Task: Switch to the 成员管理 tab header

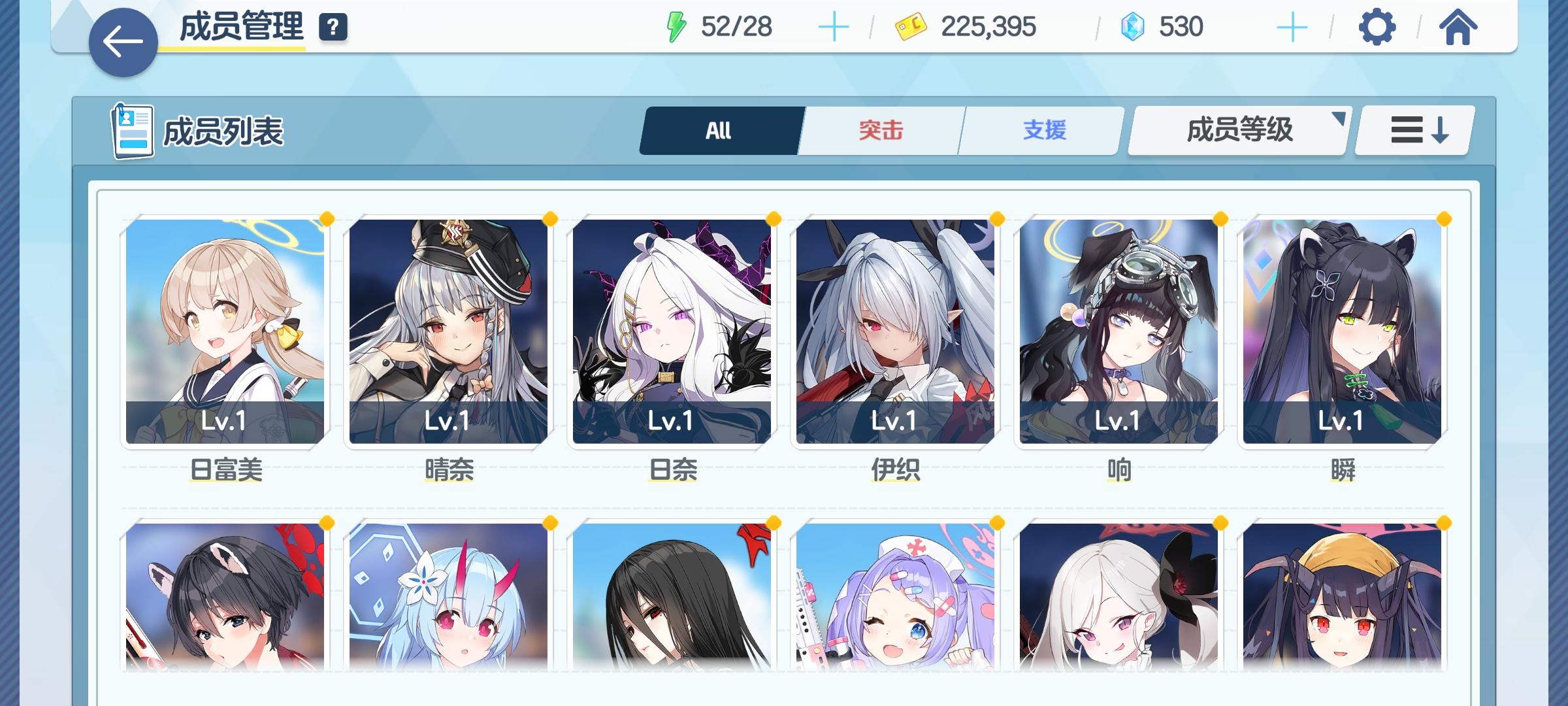Action: click(x=238, y=27)
